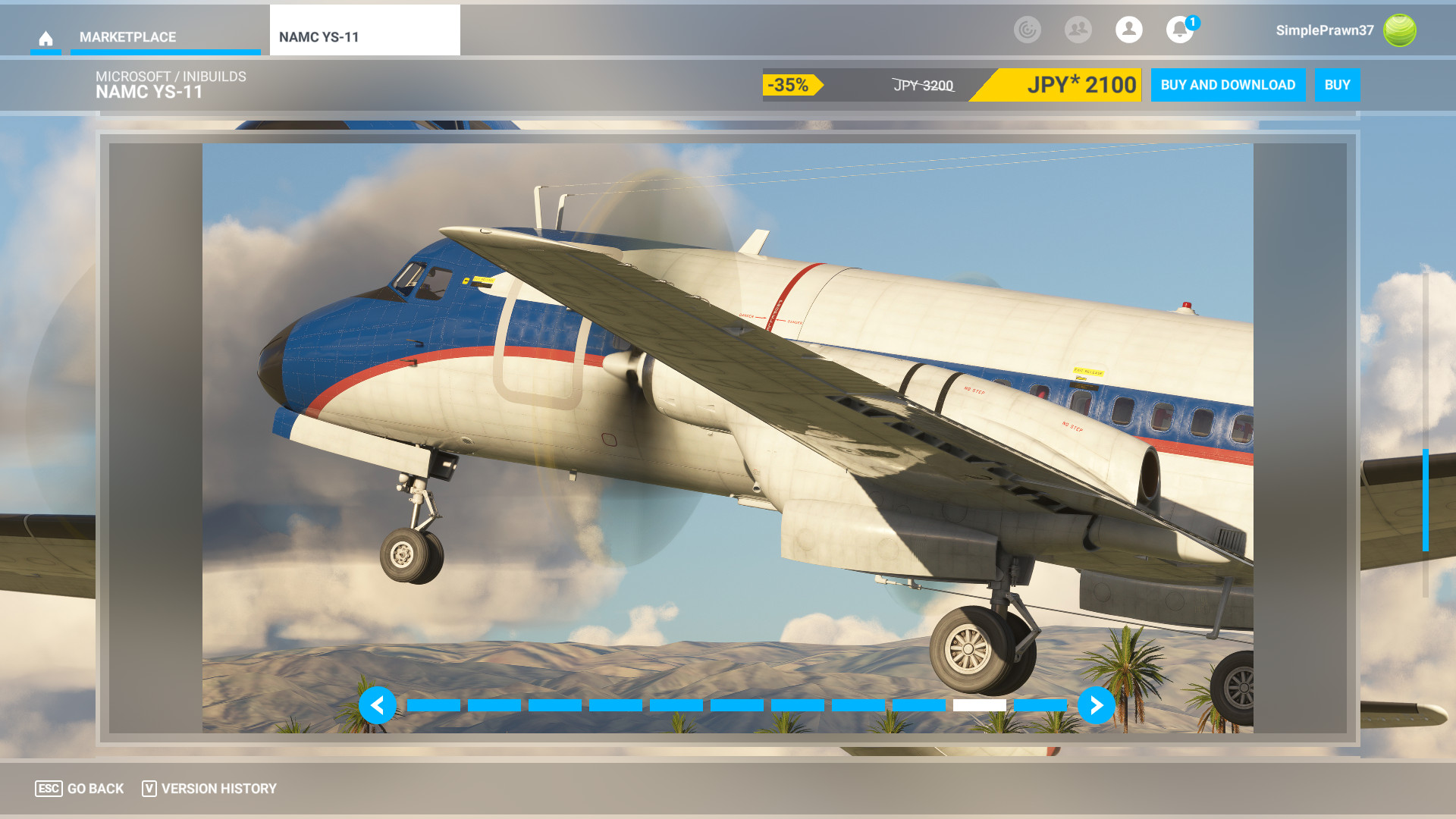Open the Version History

pos(209,789)
